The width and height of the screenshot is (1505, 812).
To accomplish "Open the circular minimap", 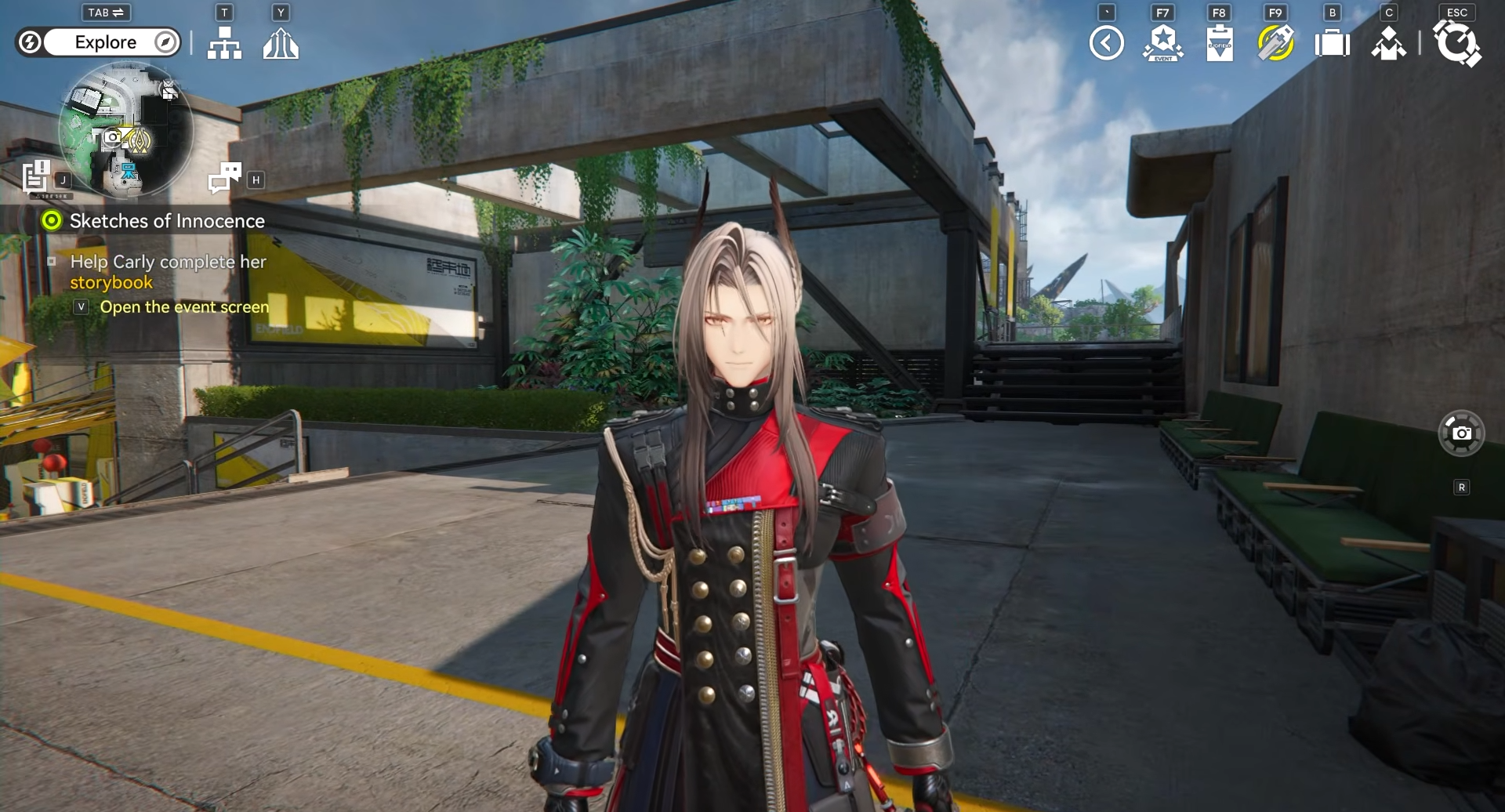I will tap(126, 130).
